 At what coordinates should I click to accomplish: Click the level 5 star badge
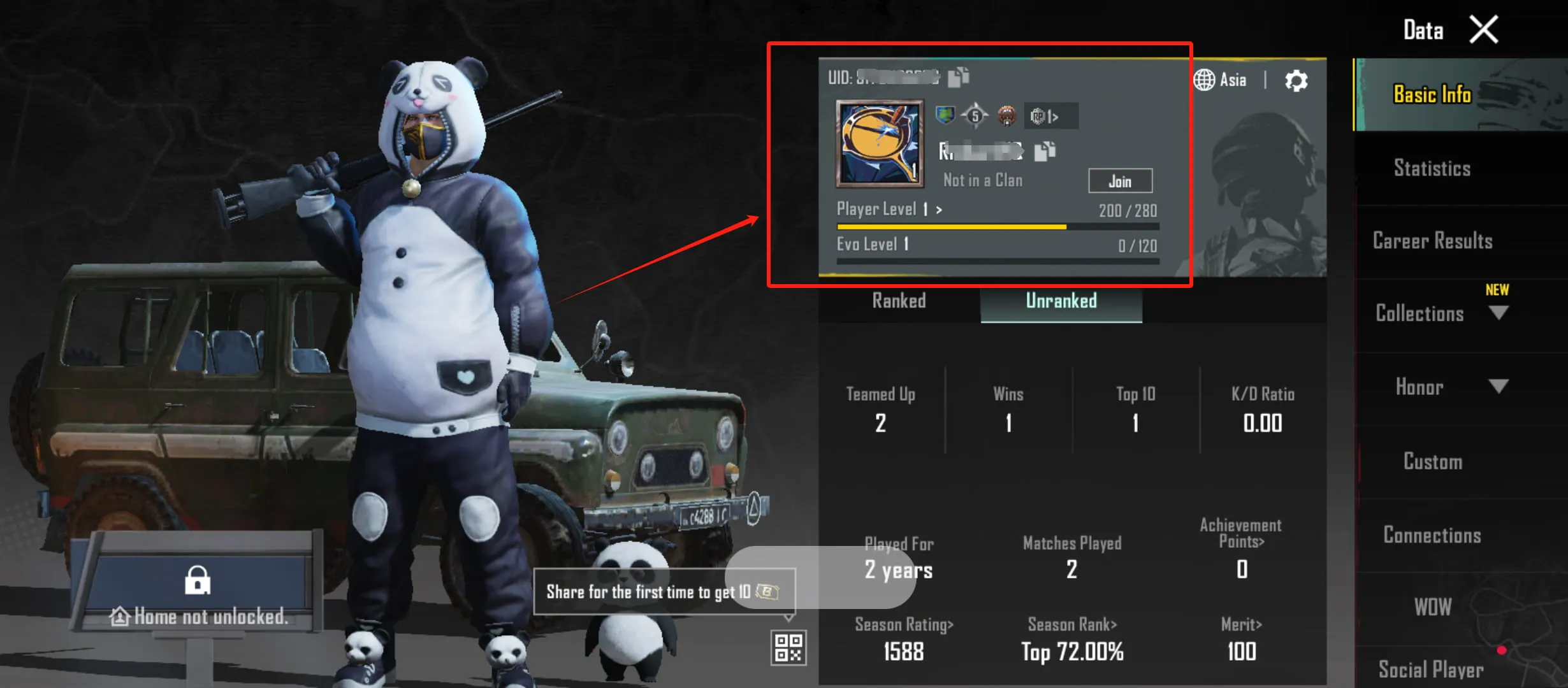point(975,116)
